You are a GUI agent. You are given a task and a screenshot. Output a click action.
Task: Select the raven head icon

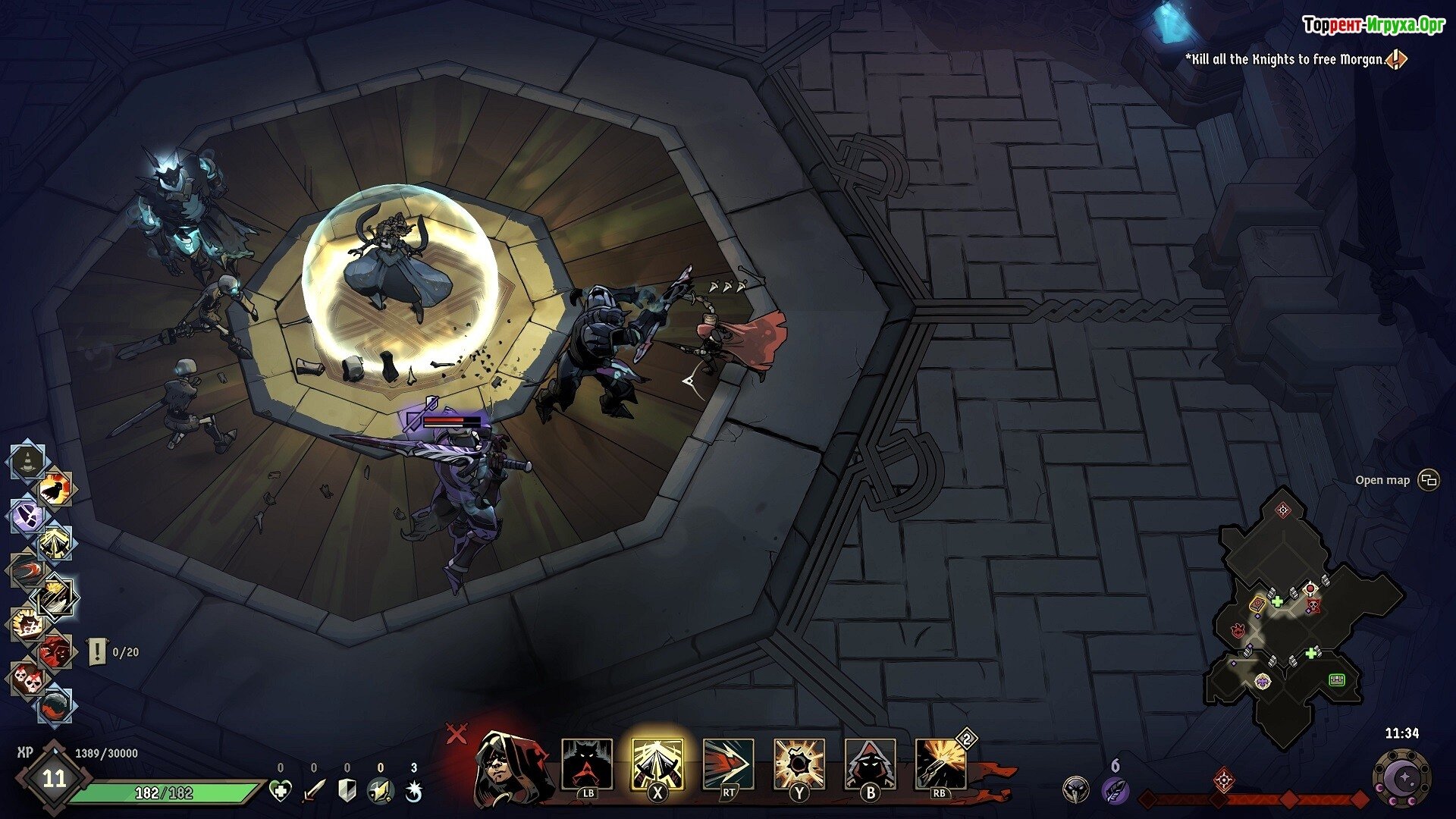(1075, 791)
